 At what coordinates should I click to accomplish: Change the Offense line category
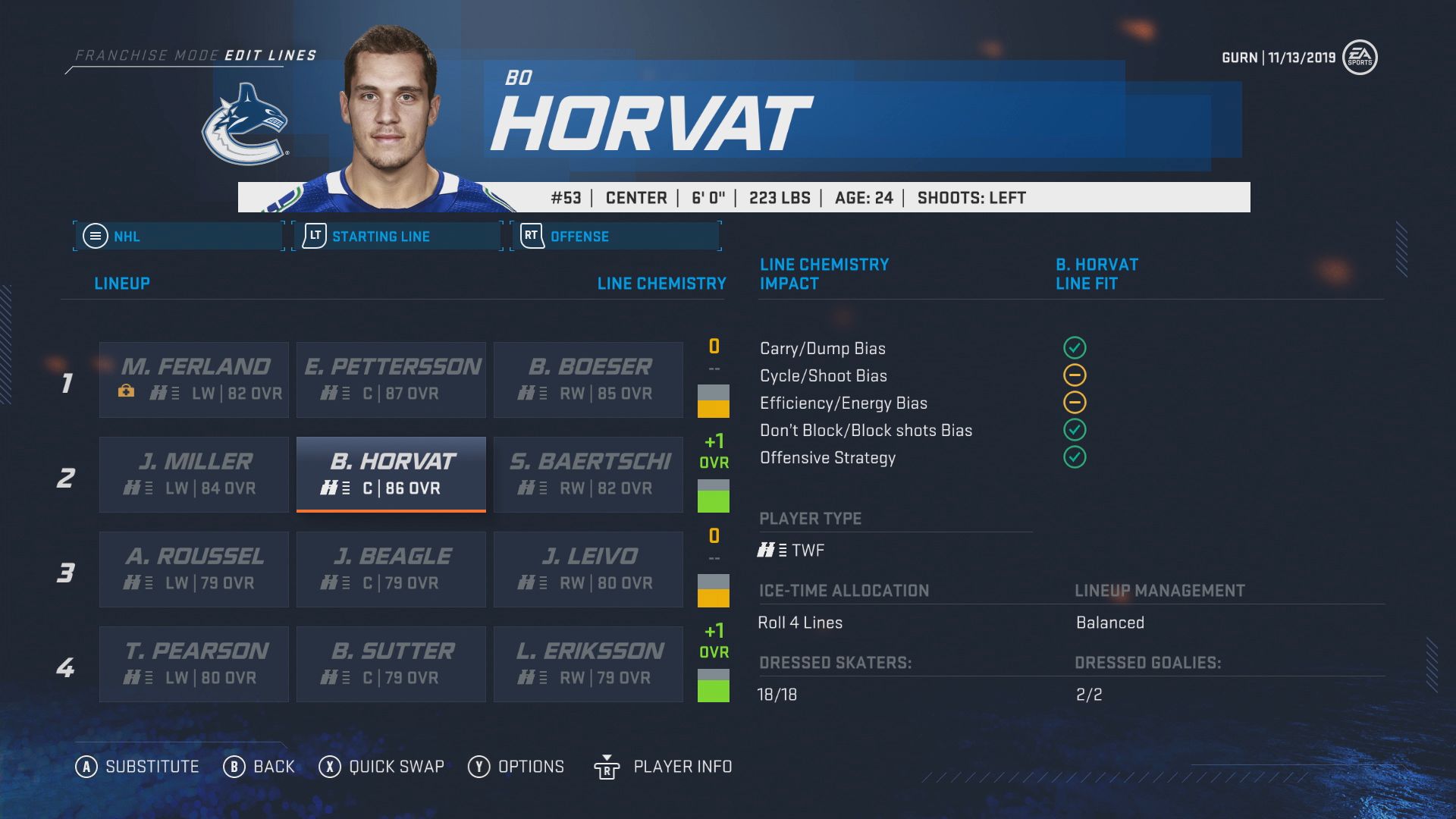(x=616, y=236)
